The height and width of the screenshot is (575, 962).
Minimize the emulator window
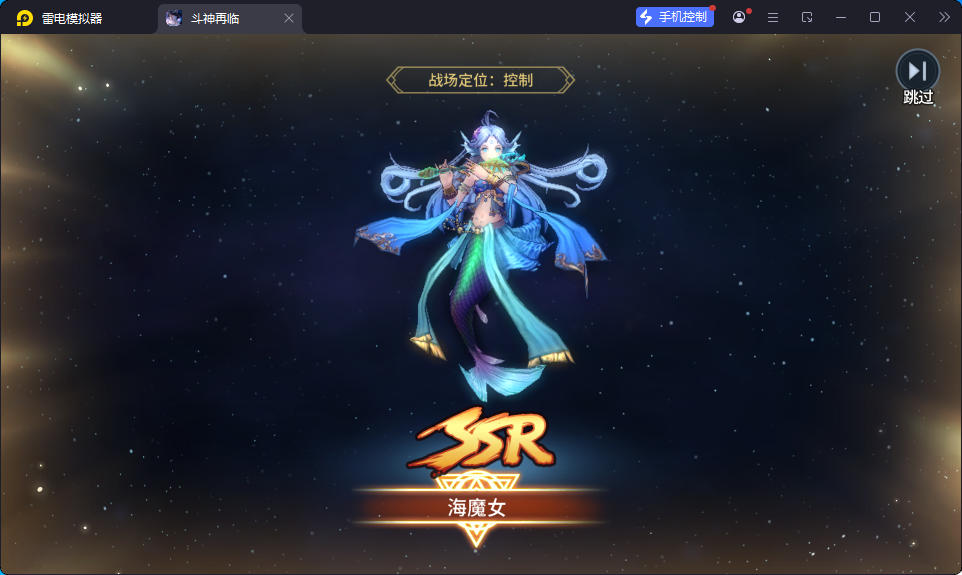coord(840,17)
